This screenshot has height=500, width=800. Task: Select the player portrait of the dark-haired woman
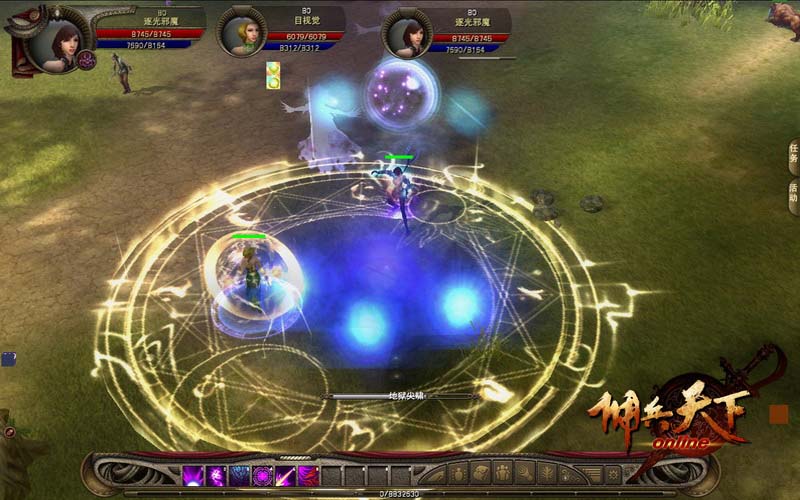tap(51, 40)
